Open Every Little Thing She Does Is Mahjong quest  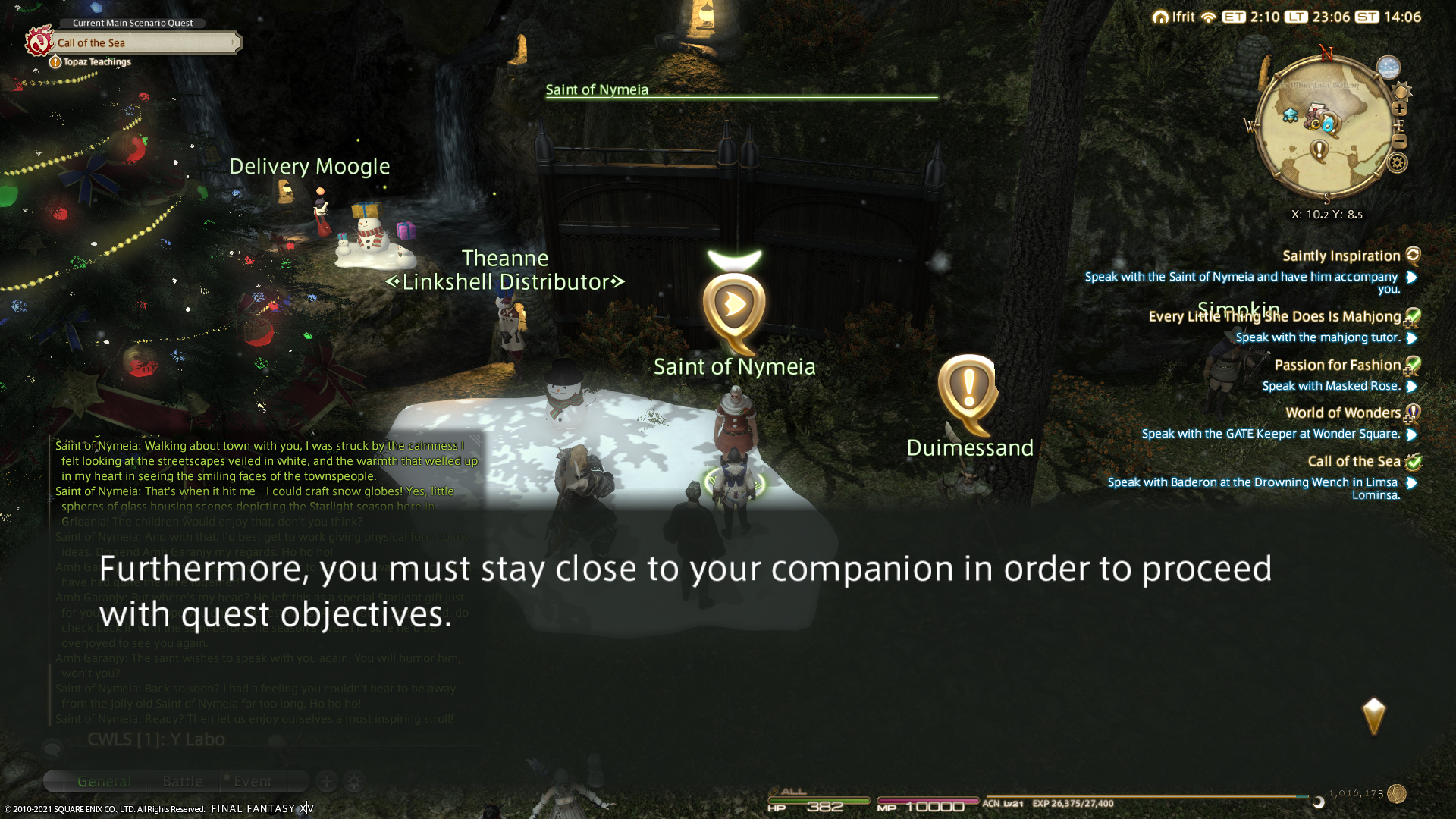coord(1274,317)
